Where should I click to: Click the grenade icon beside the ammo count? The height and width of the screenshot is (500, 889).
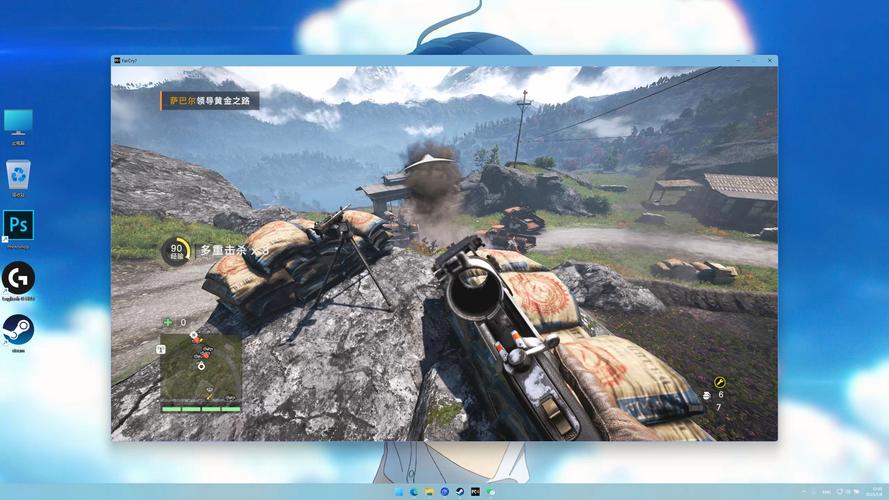[x=707, y=396]
